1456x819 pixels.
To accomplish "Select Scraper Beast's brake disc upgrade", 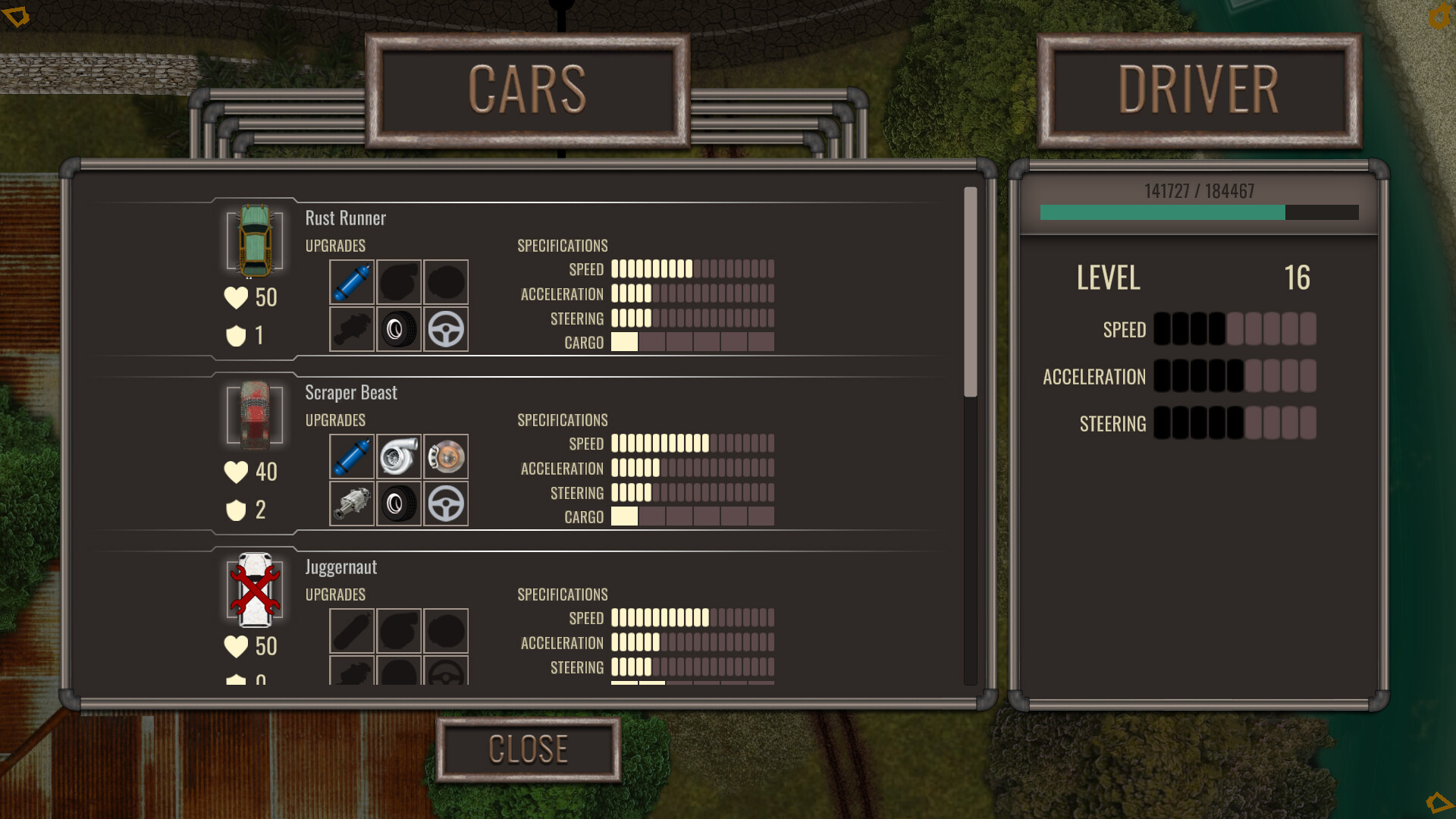I will pyautogui.click(x=445, y=457).
